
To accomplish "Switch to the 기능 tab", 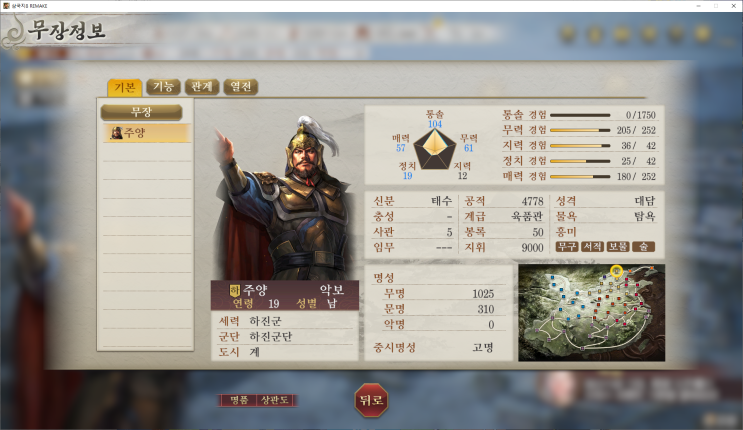I will 161,87.
